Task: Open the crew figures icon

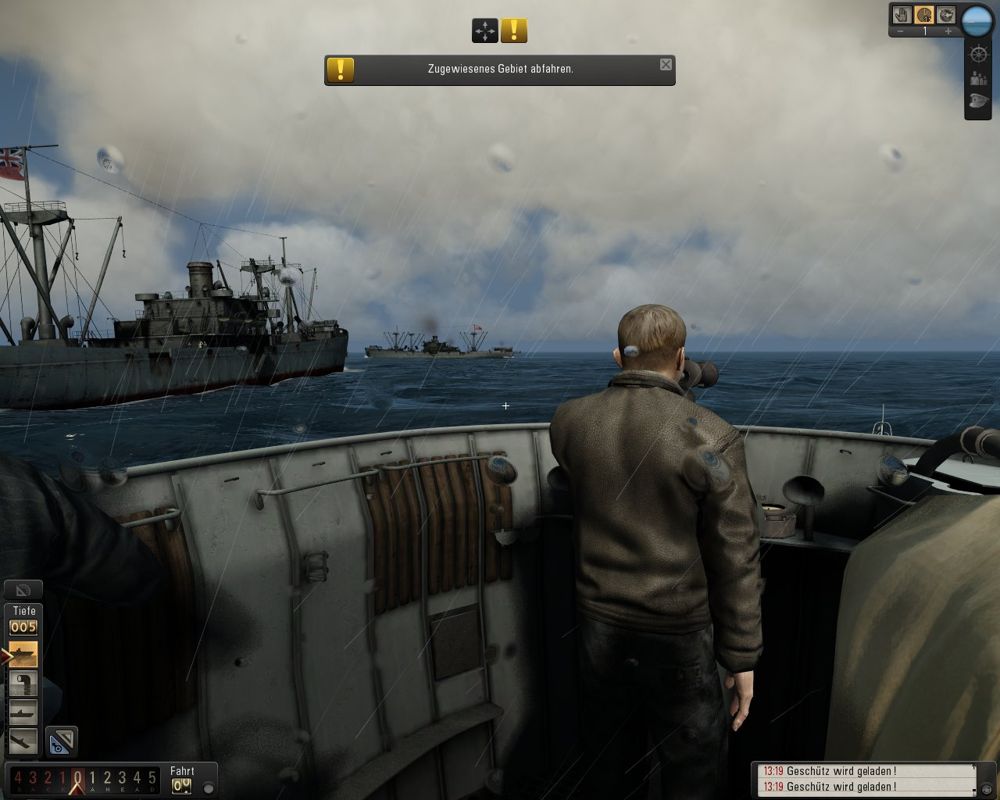Action: coord(978,77)
